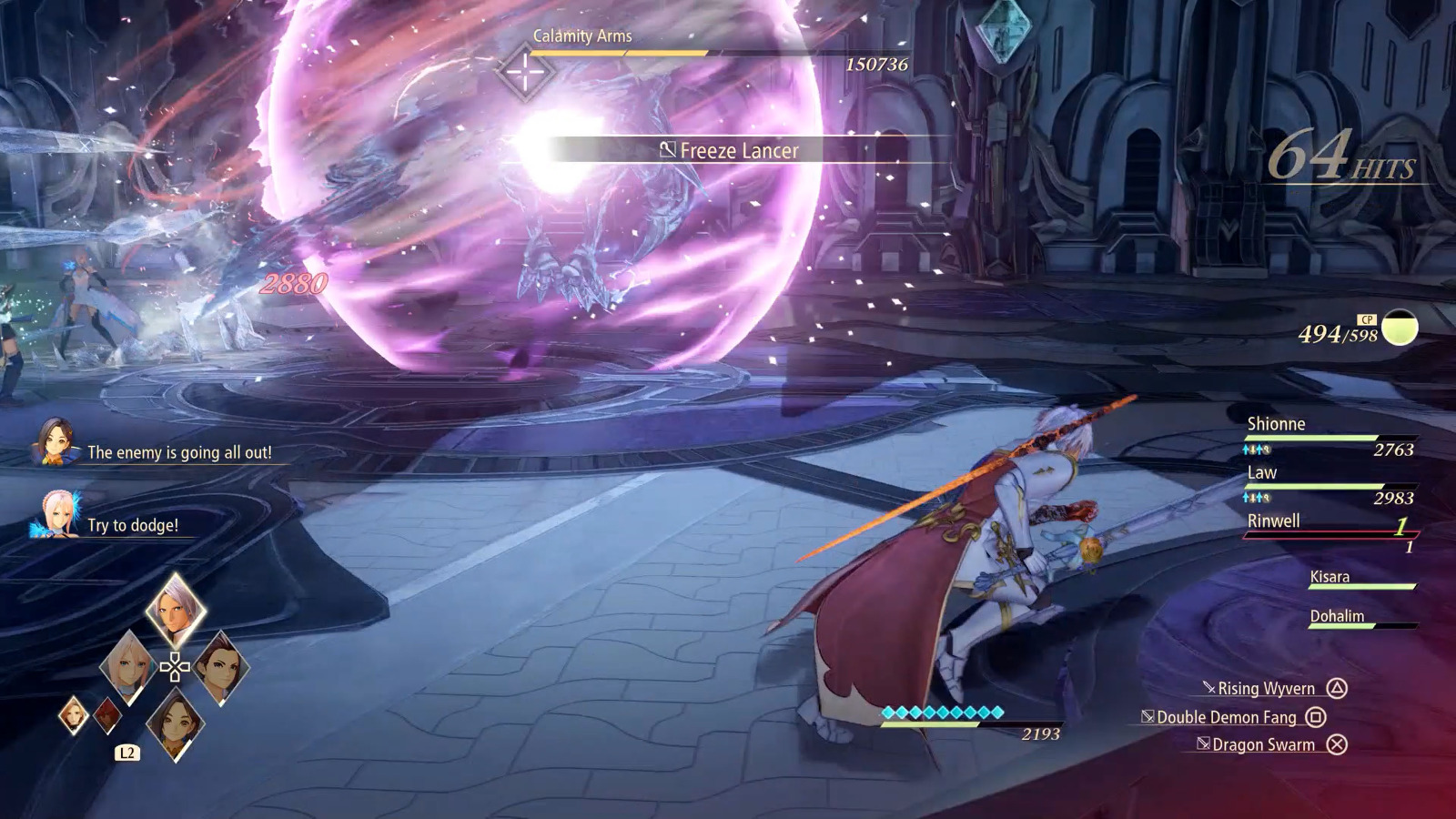This screenshot has height=819, width=1456.
Task: Click the L2 prompt indicator
Action: 126,753
